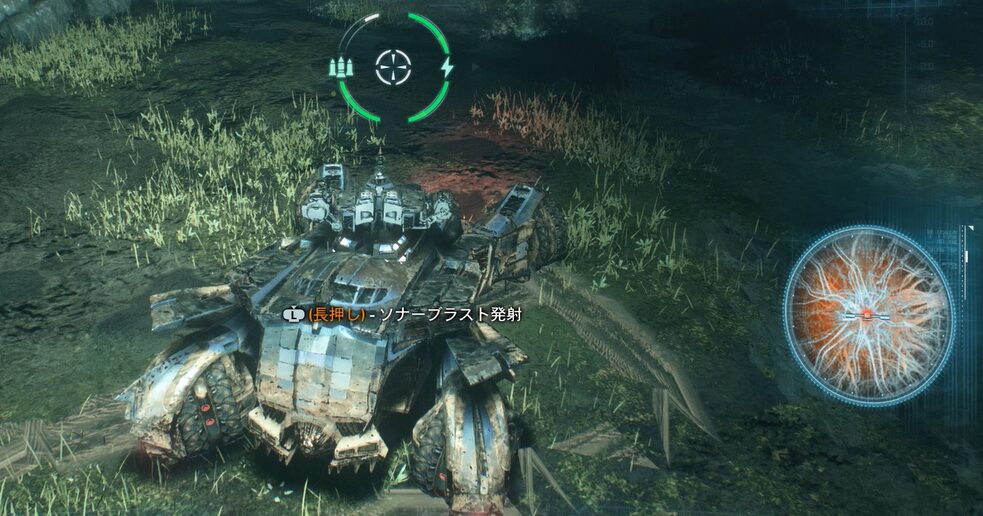
Task: Select the missile ammo icon
Action: (x=342, y=68)
